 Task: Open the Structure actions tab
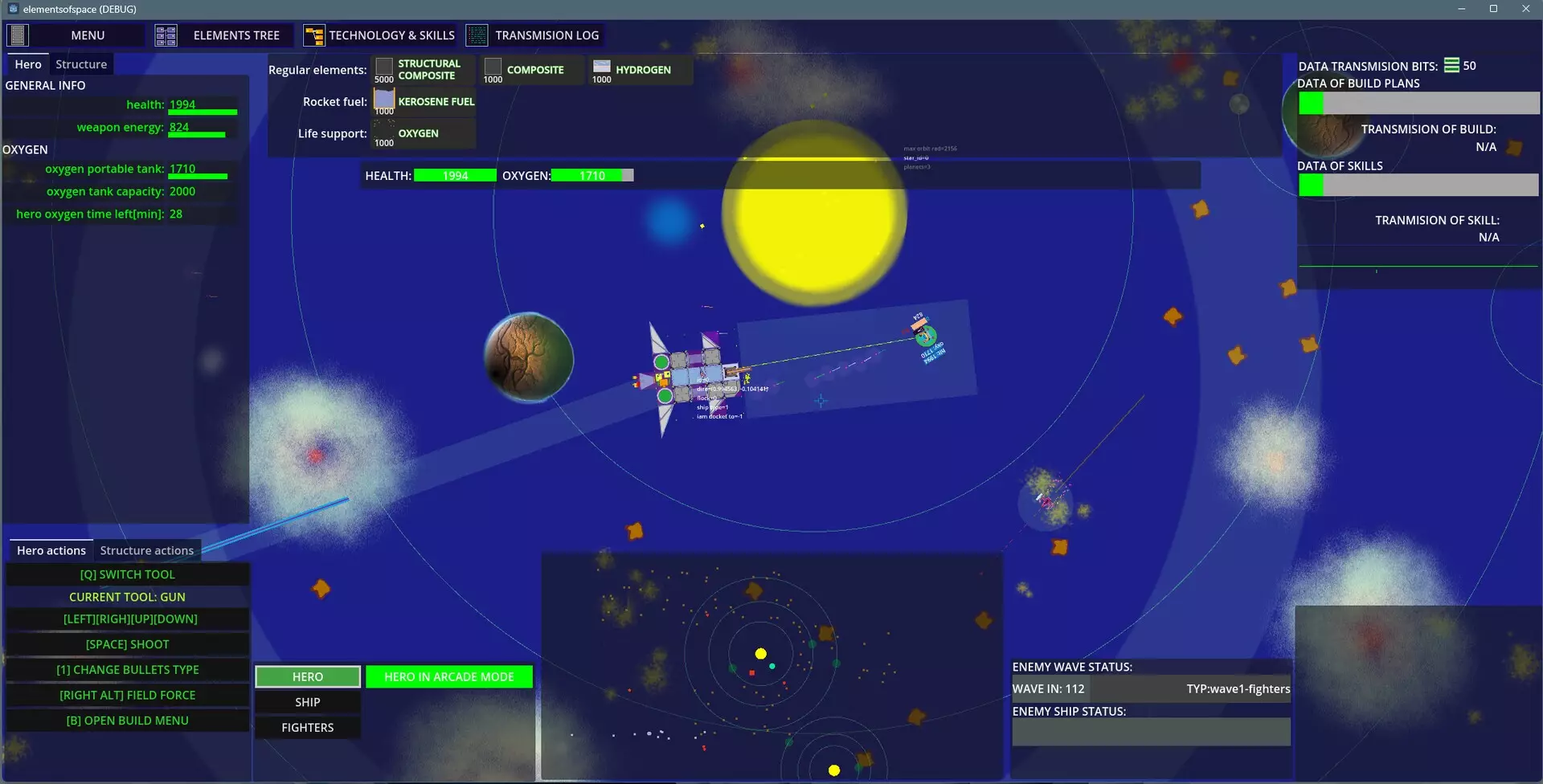[x=146, y=550]
